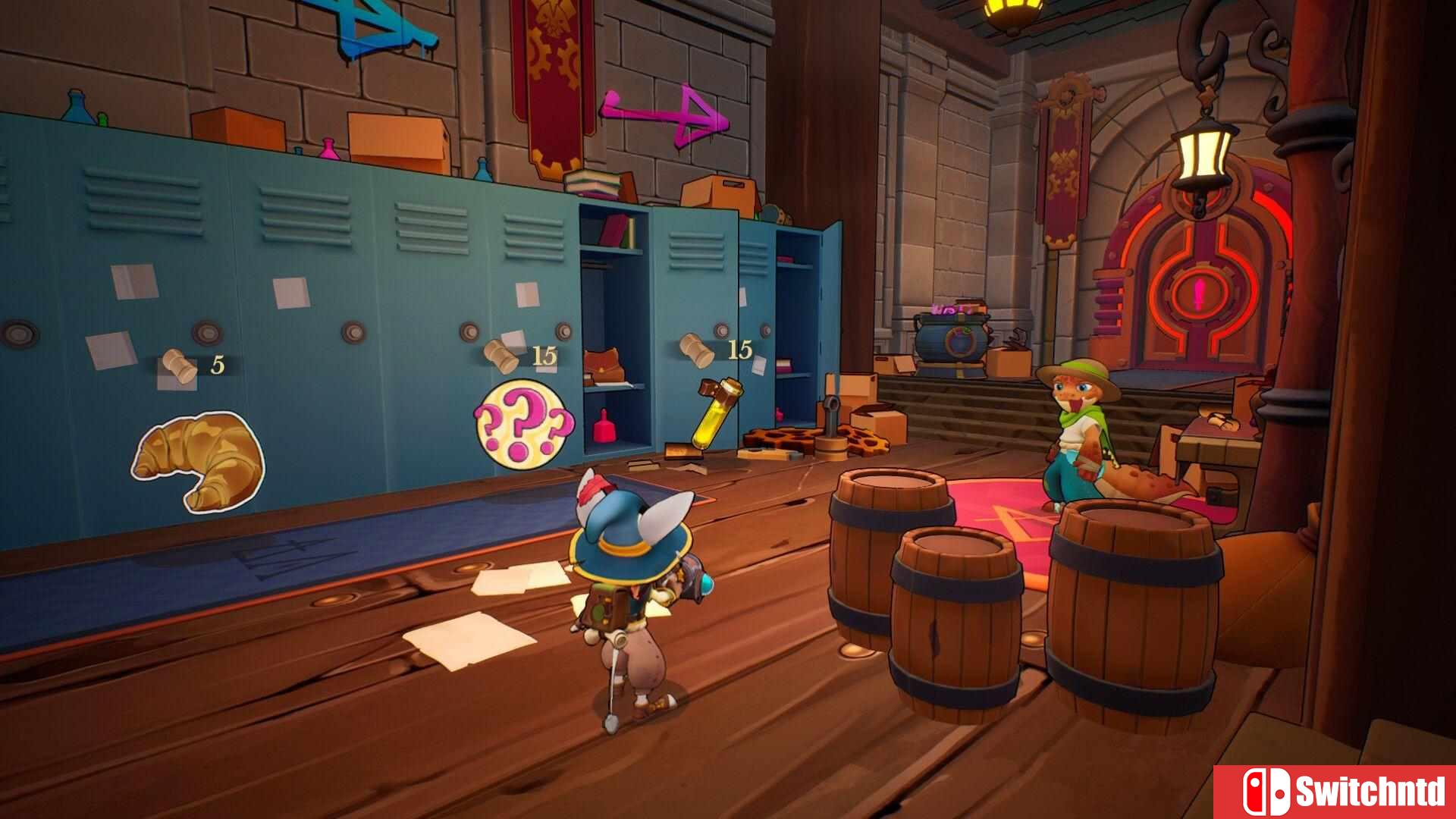Select the croissant shop item
This screenshot has width=1456, height=819.
point(199,460)
